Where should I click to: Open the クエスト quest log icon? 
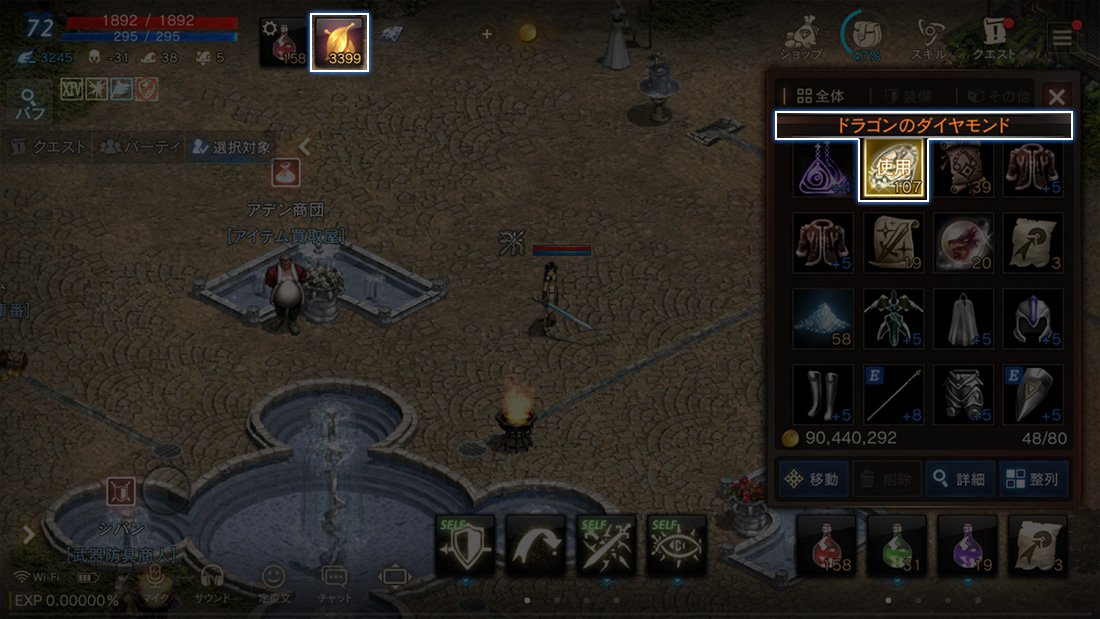tap(997, 40)
